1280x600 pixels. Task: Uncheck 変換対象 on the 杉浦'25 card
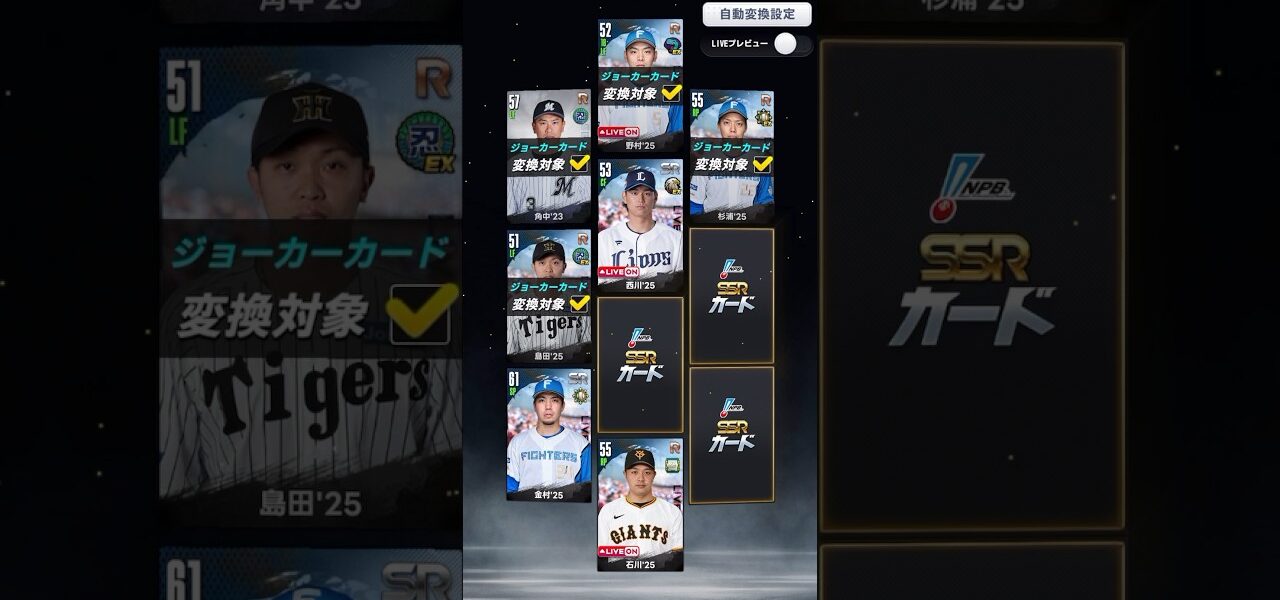(762, 164)
